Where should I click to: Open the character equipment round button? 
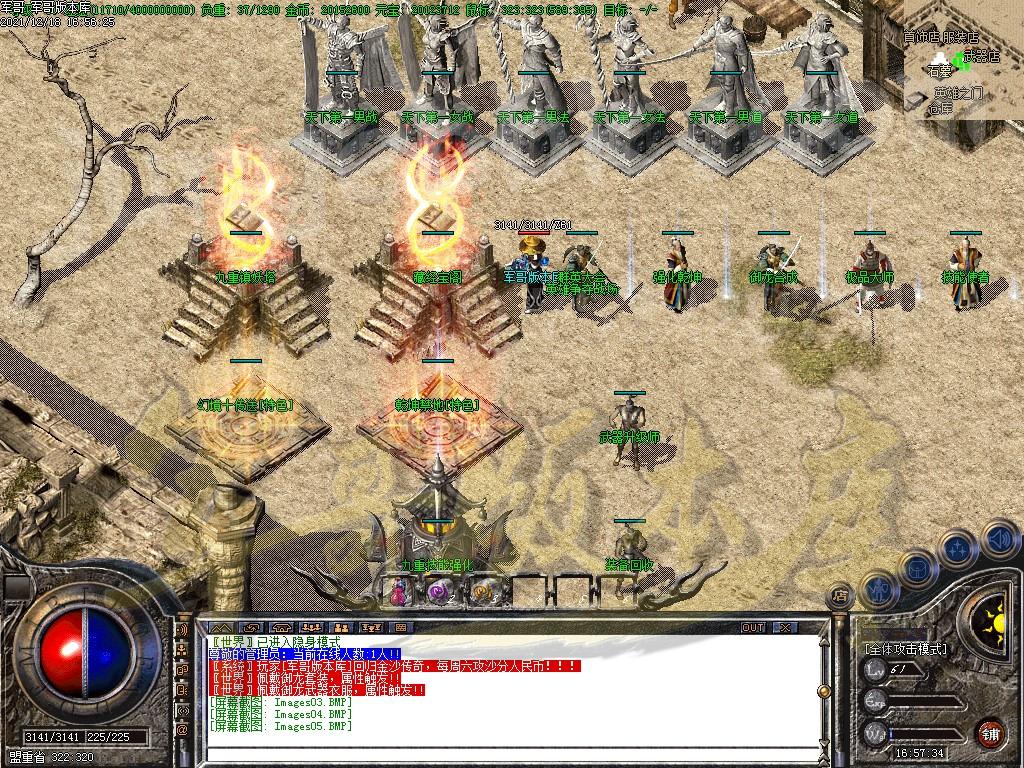[x=878, y=588]
